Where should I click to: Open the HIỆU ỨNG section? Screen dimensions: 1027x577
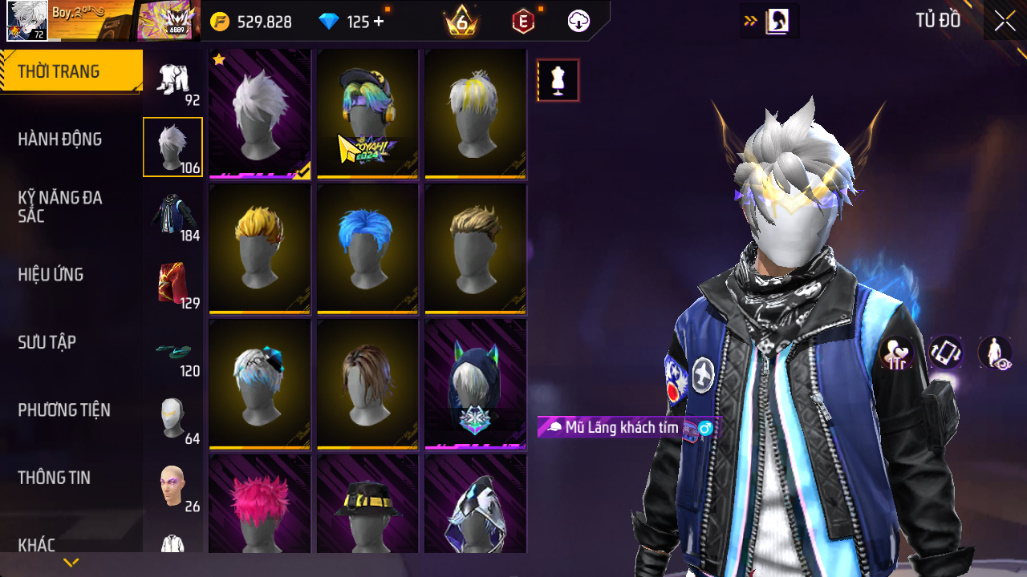tap(51, 274)
